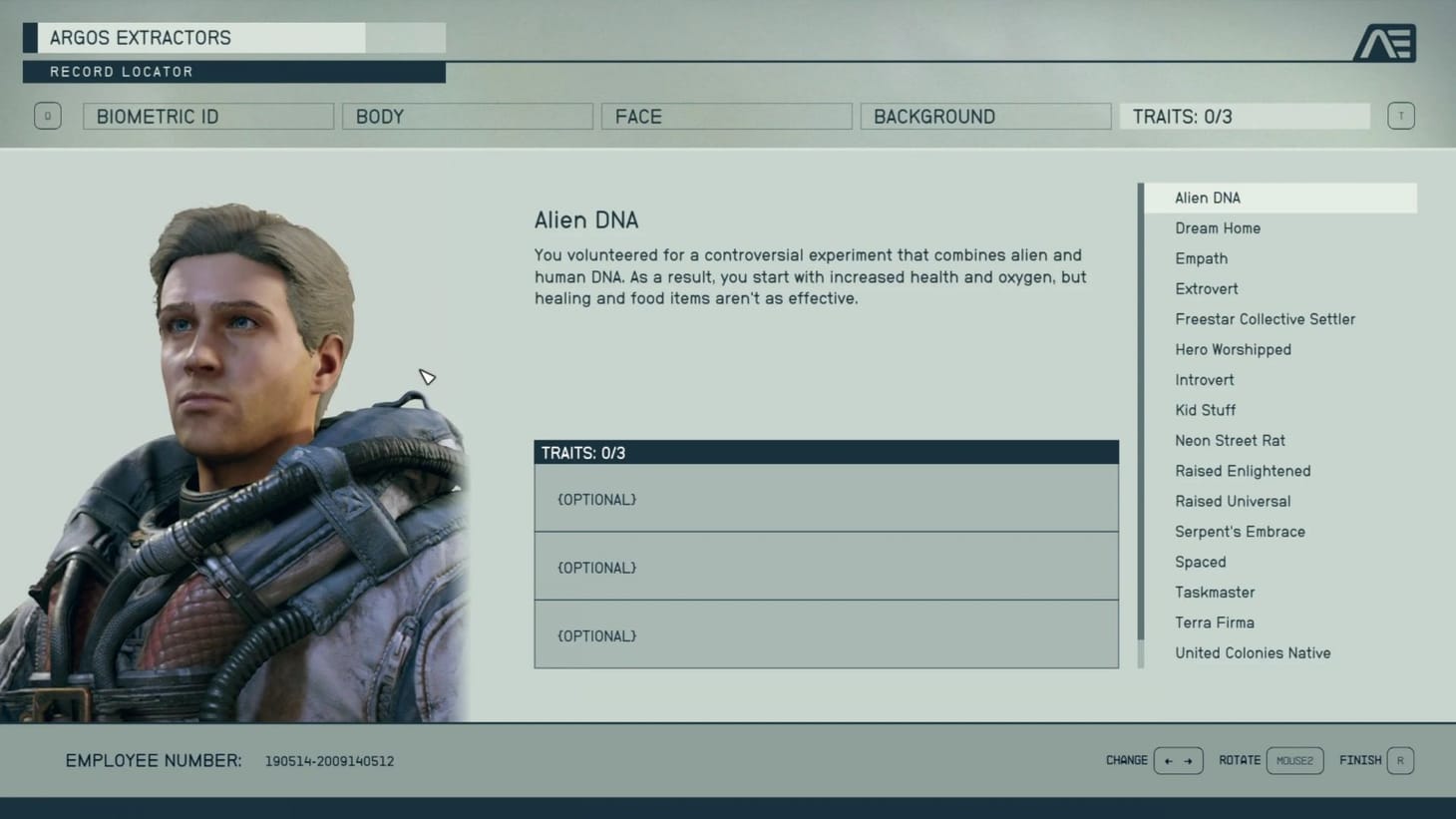Switch to the Background tab
The height and width of the screenshot is (819, 1456).
pyautogui.click(x=985, y=116)
